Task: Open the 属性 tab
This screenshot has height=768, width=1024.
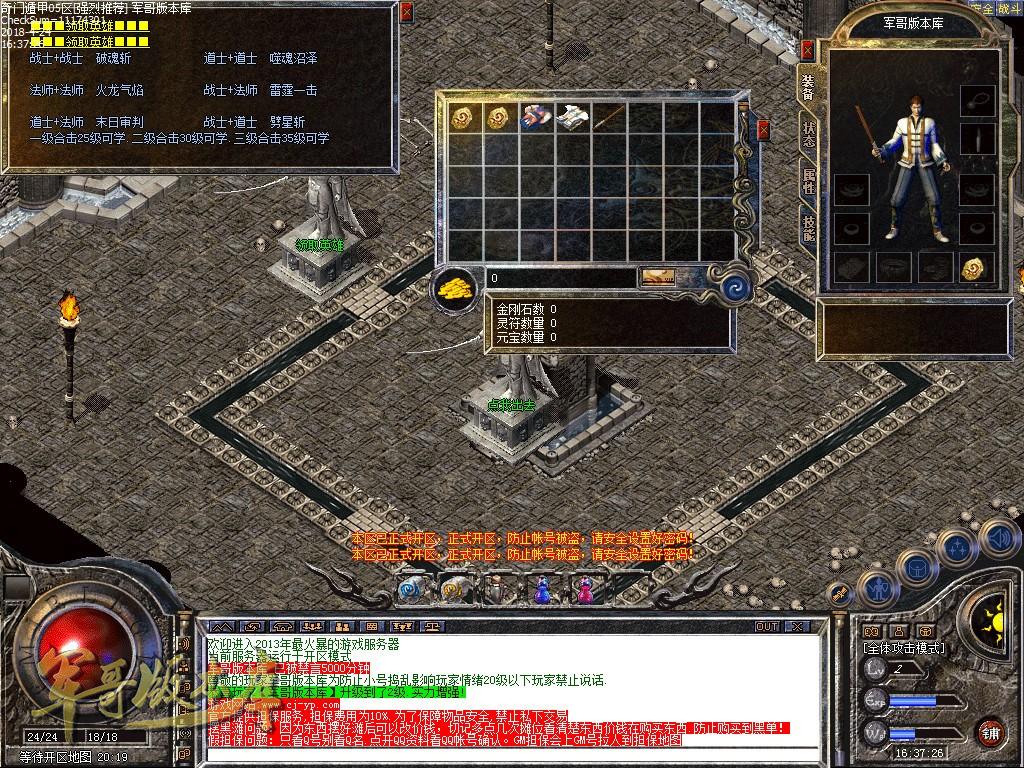Action: 808,181
